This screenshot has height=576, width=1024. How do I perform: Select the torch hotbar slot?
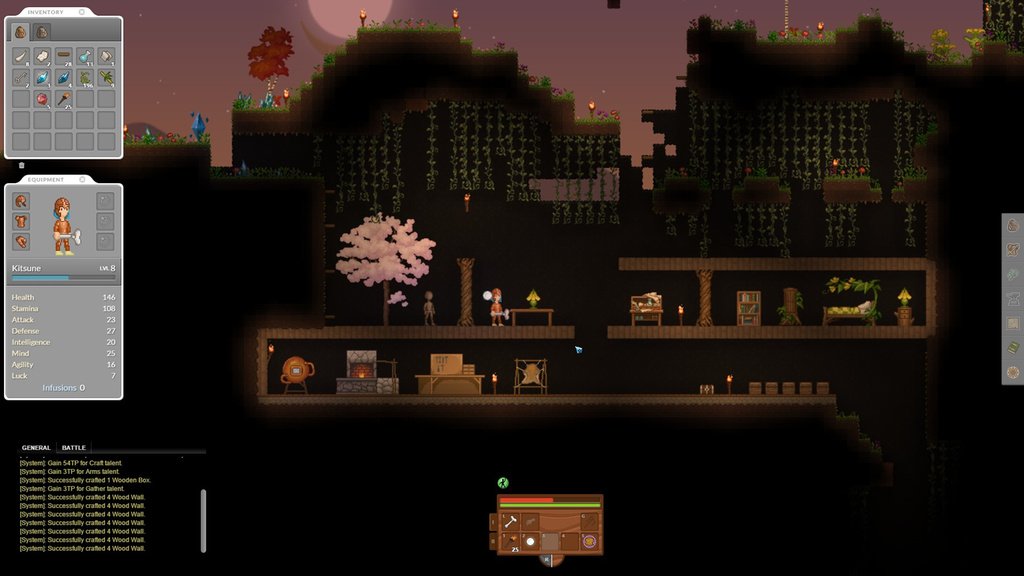point(510,541)
